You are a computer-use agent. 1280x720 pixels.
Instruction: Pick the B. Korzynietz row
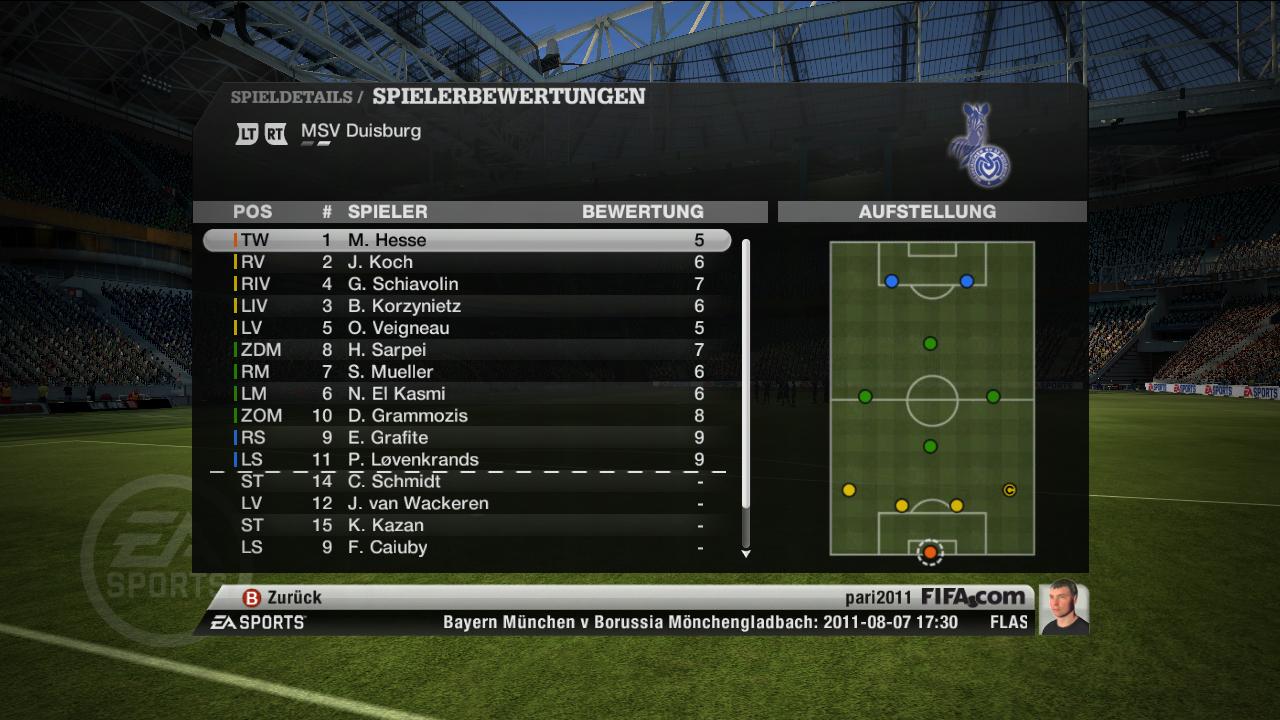click(467, 306)
